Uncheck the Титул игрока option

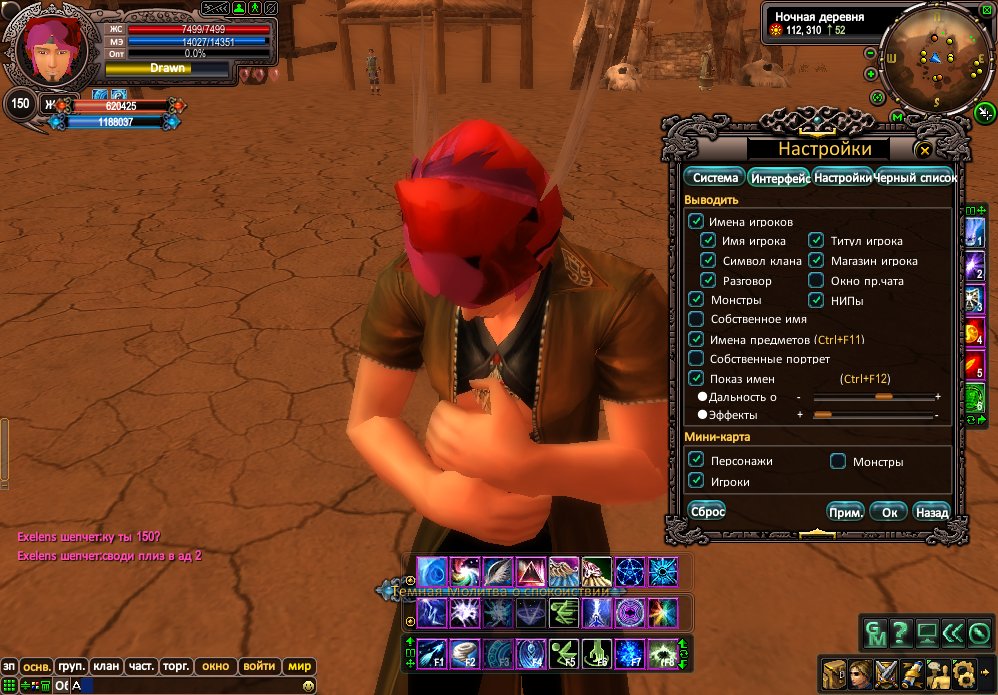(816, 241)
